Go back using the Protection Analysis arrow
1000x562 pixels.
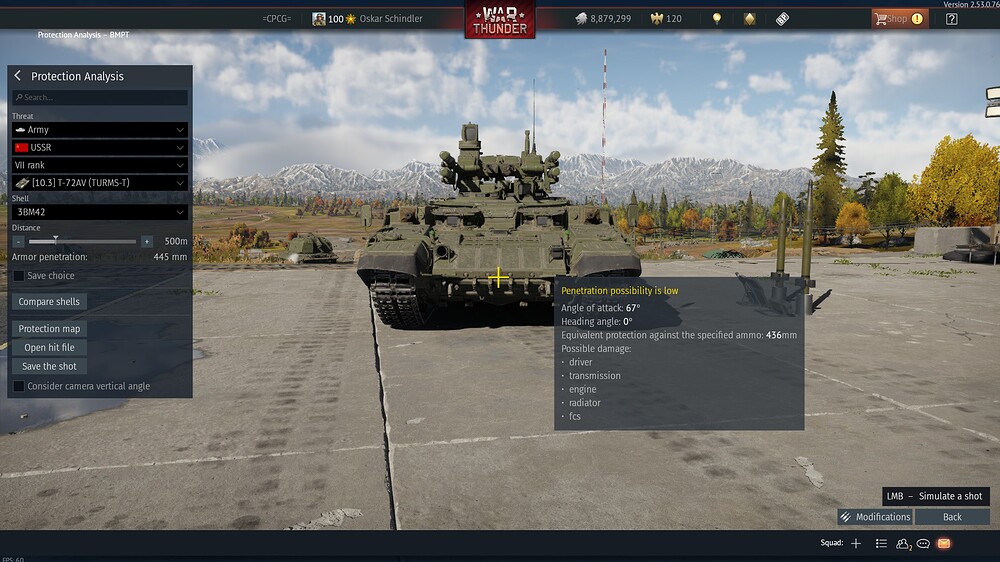click(18, 76)
